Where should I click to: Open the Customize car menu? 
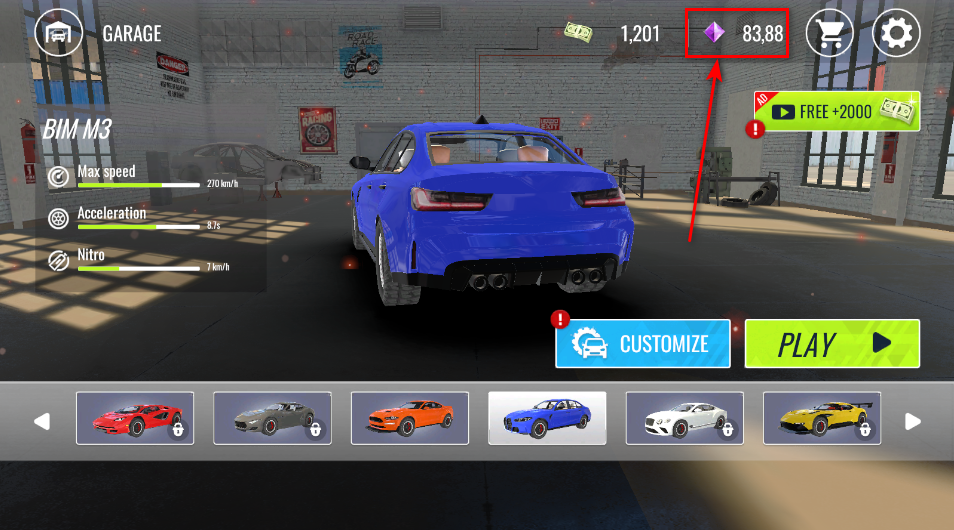coord(643,344)
